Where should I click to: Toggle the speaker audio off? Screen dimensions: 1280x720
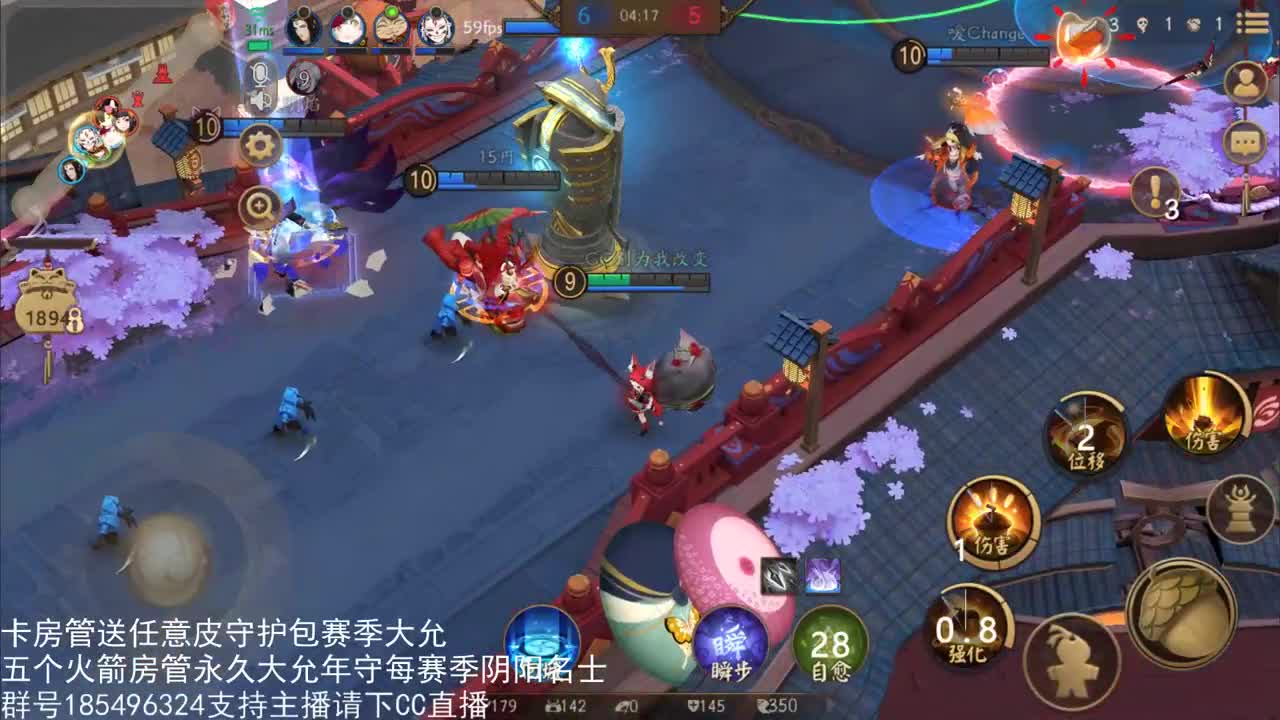click(258, 100)
